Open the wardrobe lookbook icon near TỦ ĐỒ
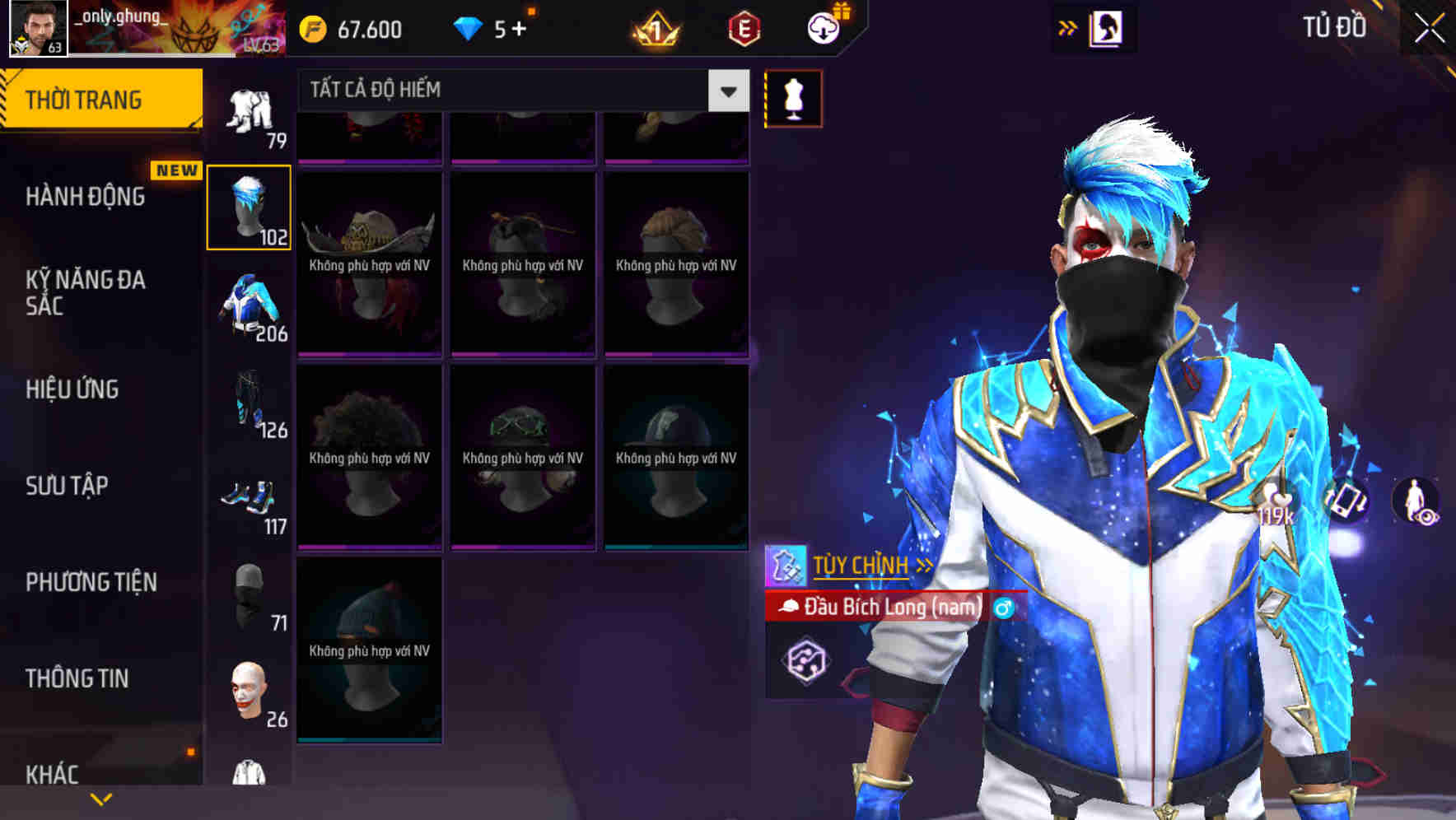This screenshot has height=820, width=1456. tap(1107, 27)
